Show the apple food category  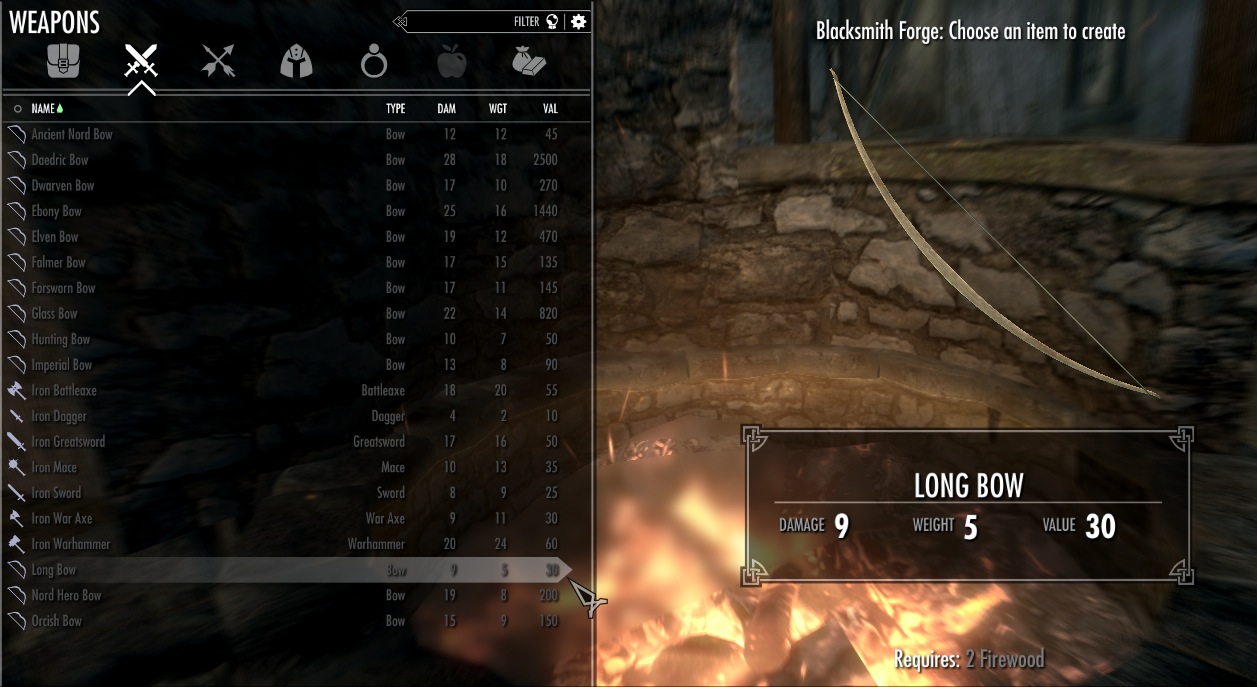452,63
